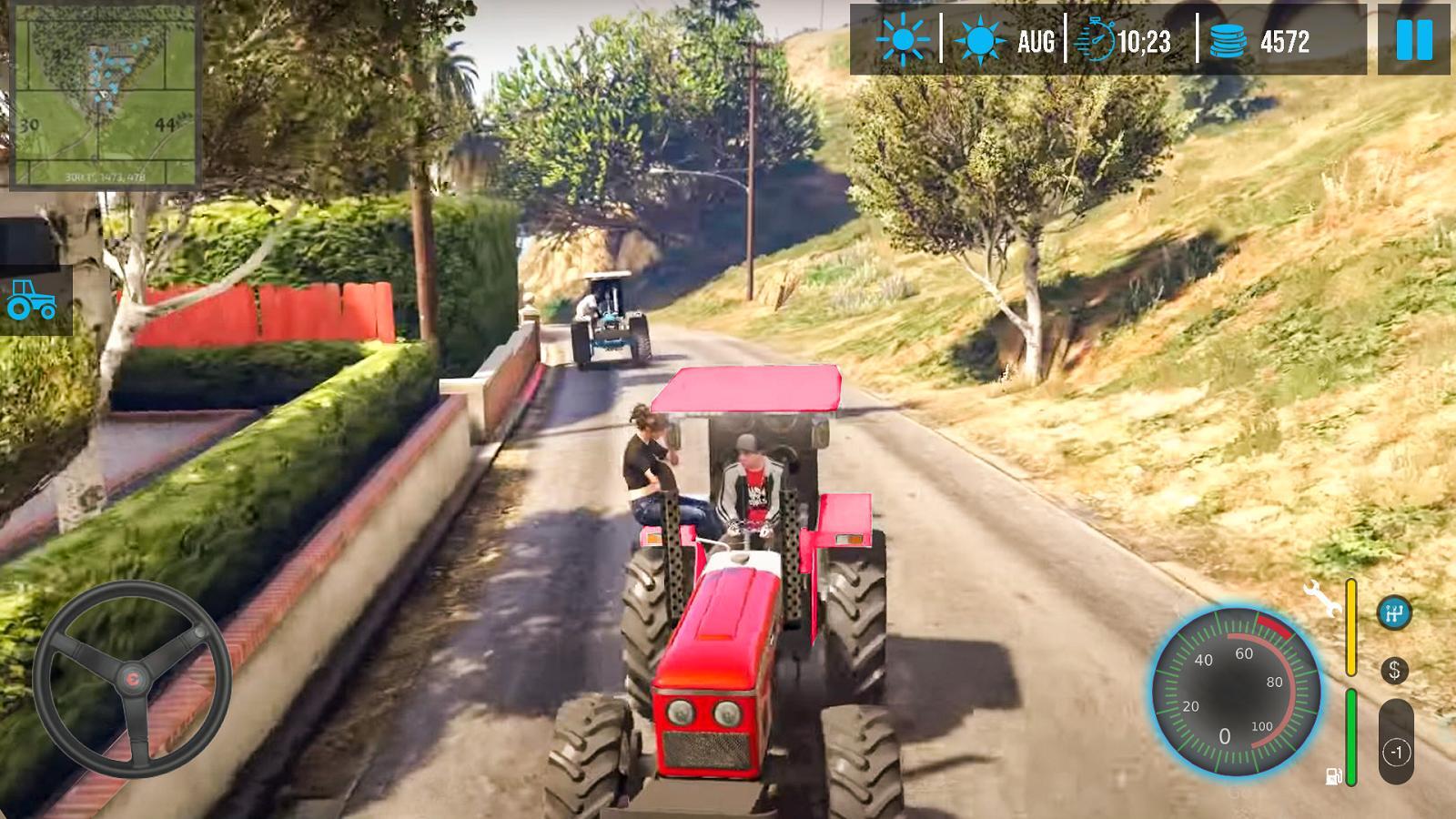The height and width of the screenshot is (819, 1456).
Task: Click the coin stack money icon
Action: coord(1228,41)
